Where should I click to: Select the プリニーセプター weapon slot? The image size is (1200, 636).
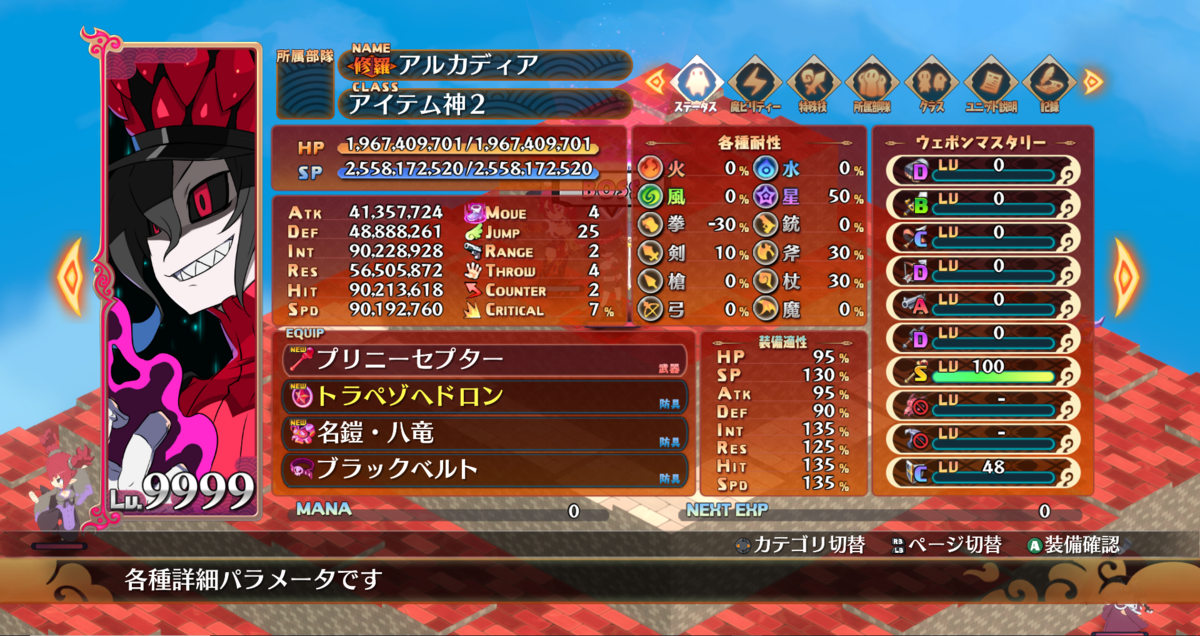(480, 359)
